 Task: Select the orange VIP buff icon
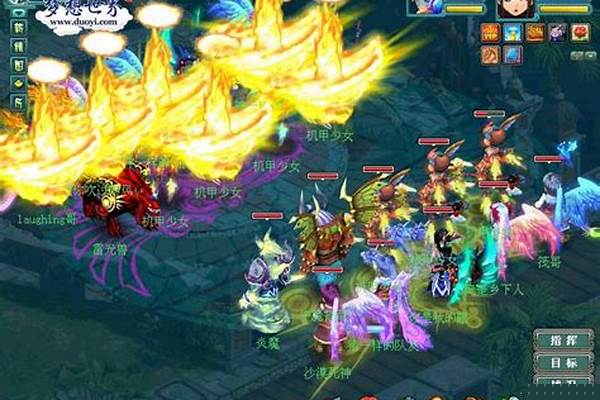(490, 32)
